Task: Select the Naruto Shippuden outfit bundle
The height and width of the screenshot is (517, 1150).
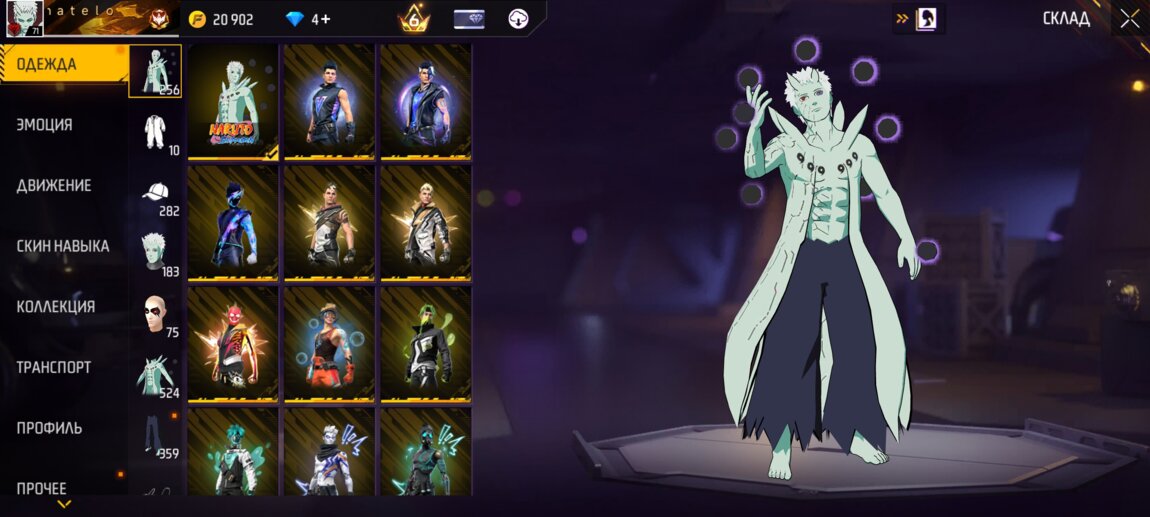Action: pyautogui.click(x=233, y=101)
